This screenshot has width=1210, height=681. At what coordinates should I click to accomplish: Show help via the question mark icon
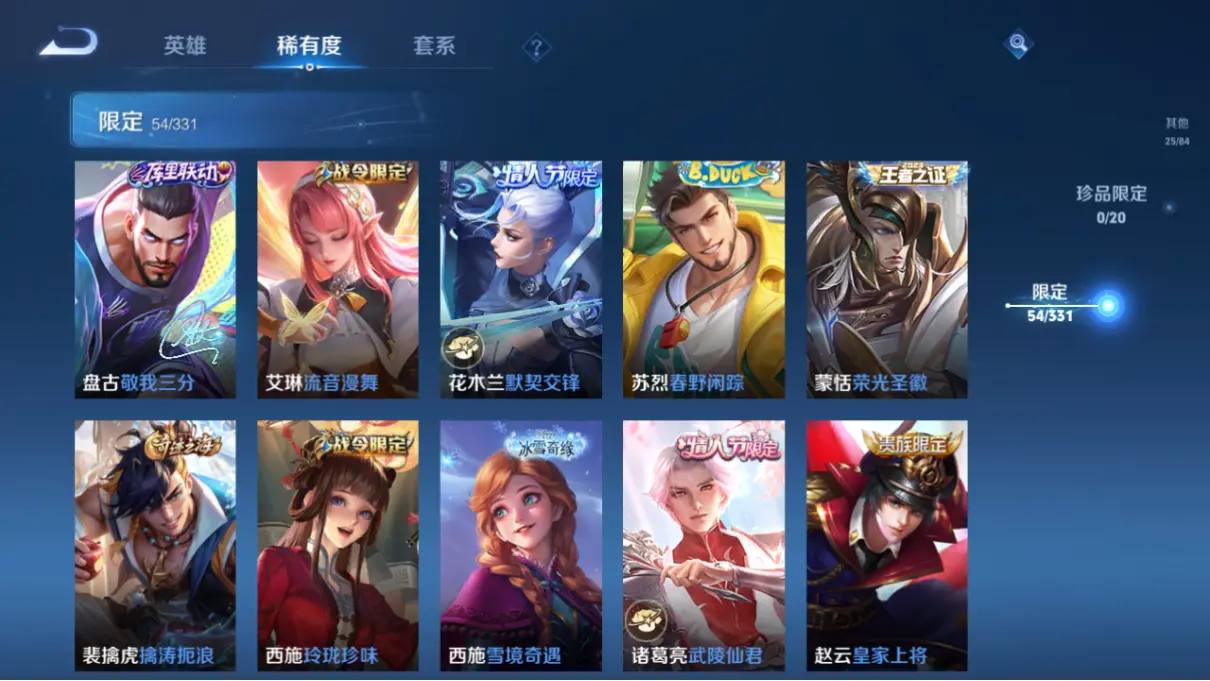pyautogui.click(x=537, y=47)
